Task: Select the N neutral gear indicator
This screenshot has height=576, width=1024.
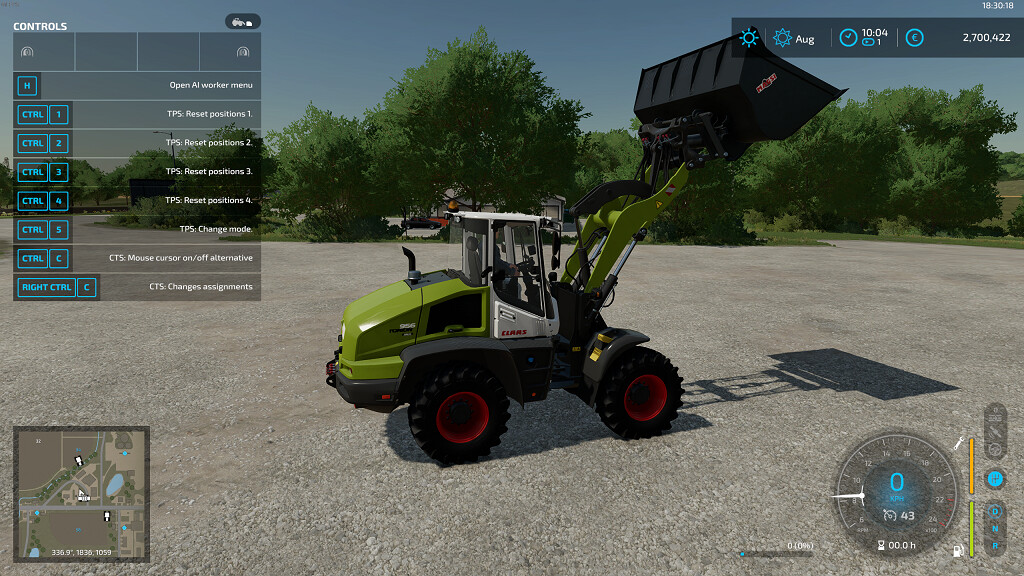Action: coord(994,529)
